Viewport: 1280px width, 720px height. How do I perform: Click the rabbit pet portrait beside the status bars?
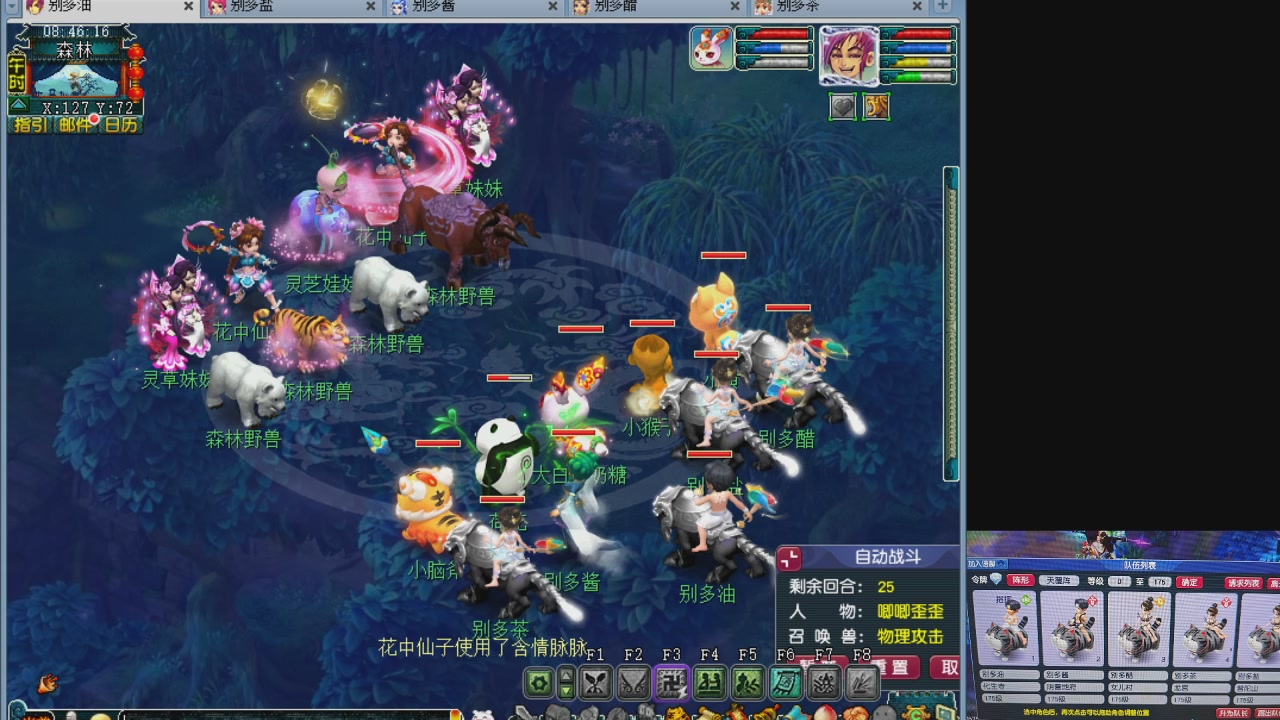coord(710,50)
